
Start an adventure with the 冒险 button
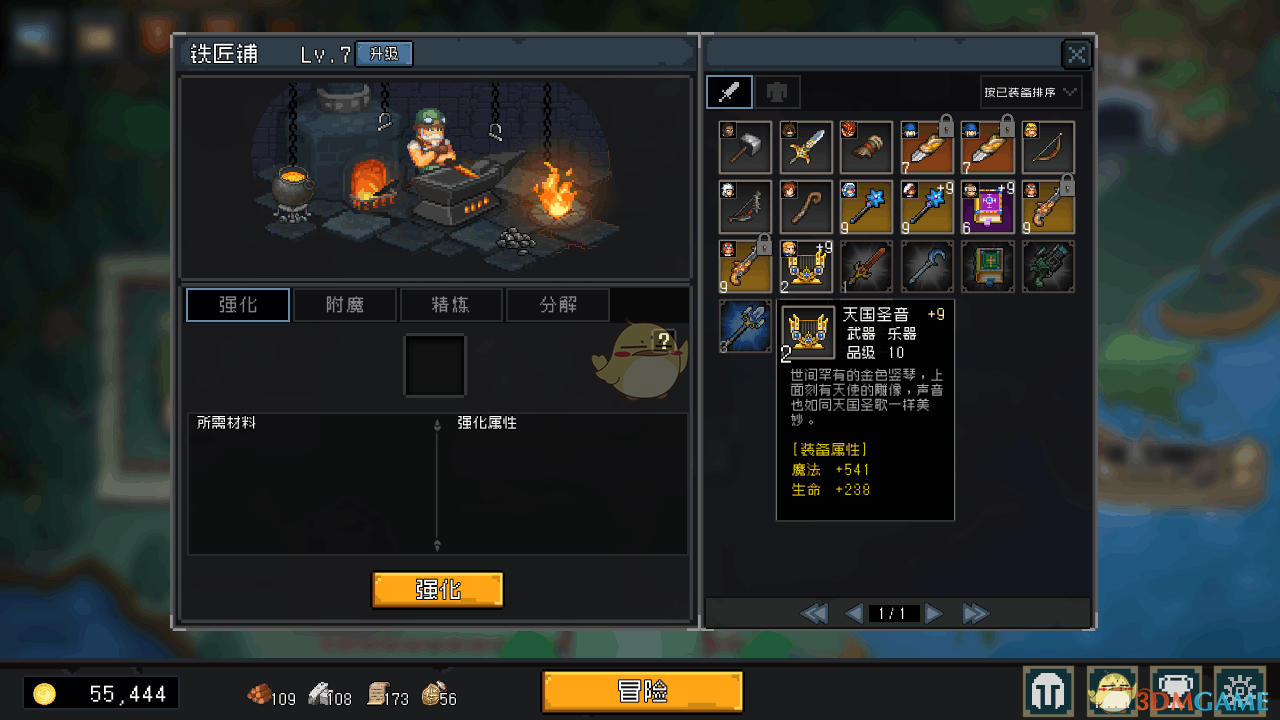[x=642, y=691]
